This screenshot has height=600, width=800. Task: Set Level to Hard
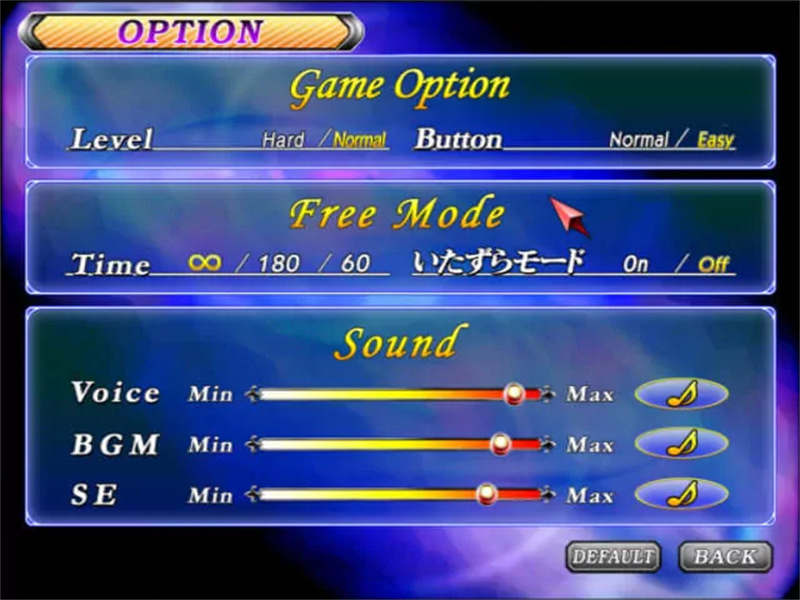[x=283, y=140]
